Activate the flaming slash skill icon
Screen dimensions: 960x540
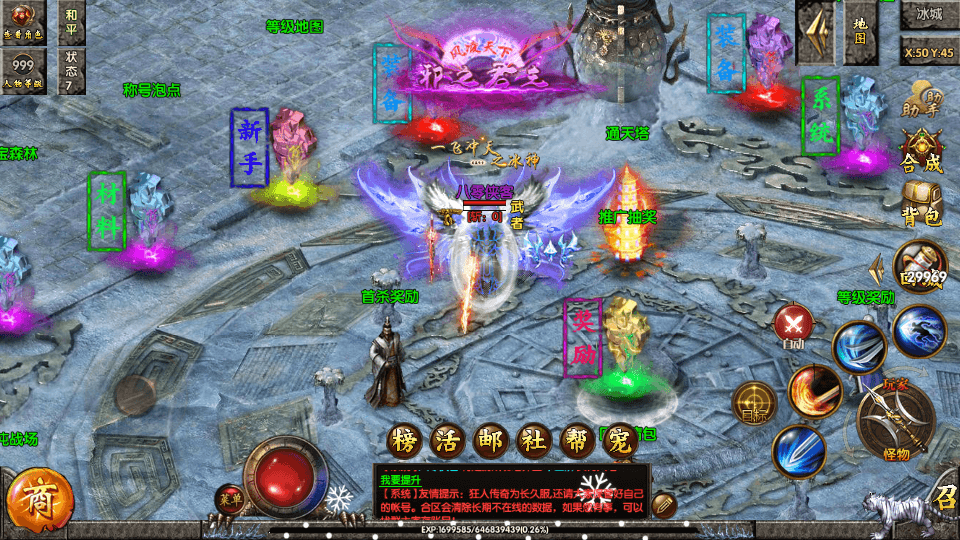pyautogui.click(x=814, y=391)
